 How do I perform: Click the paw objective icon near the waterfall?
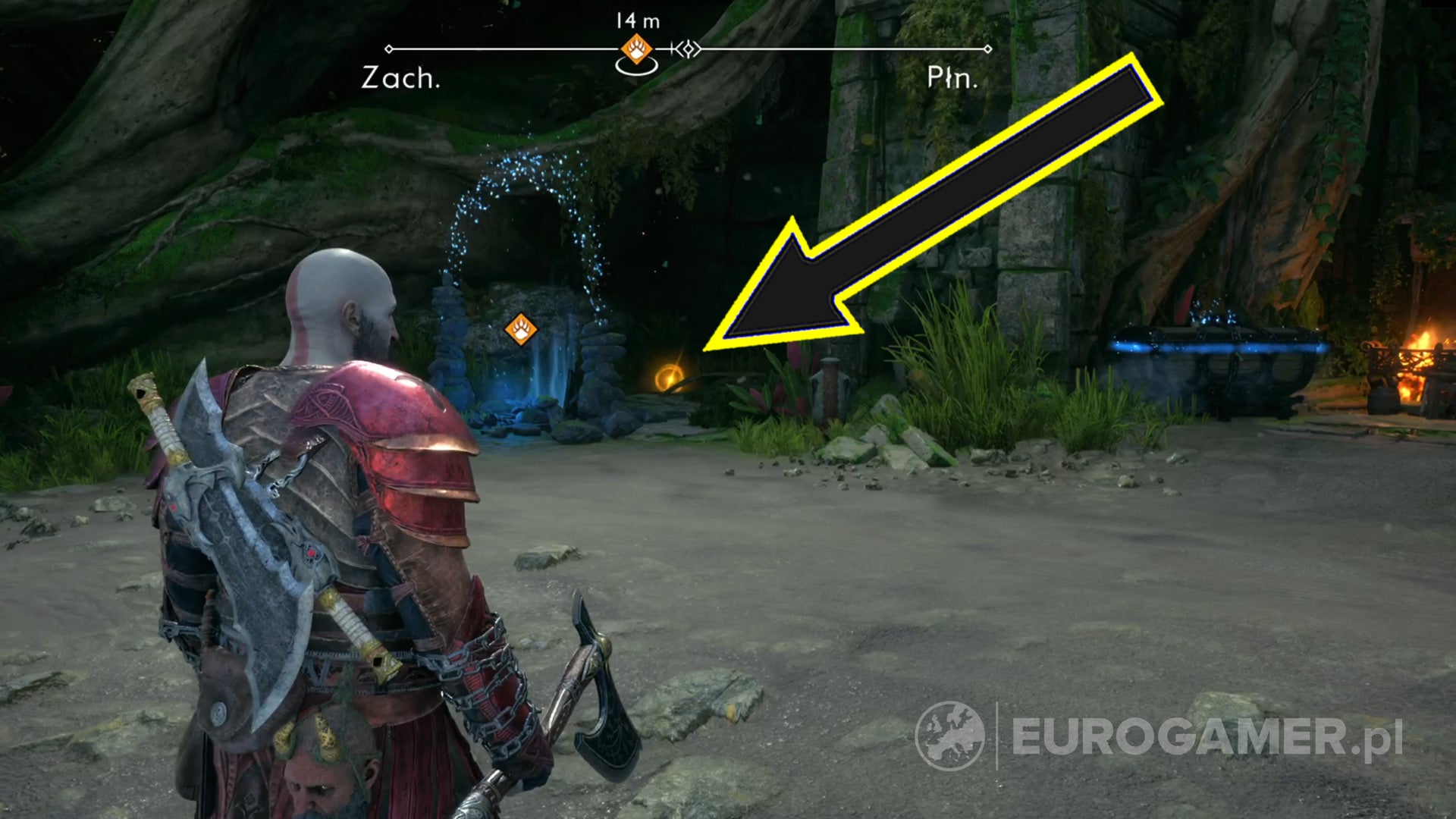(x=522, y=330)
